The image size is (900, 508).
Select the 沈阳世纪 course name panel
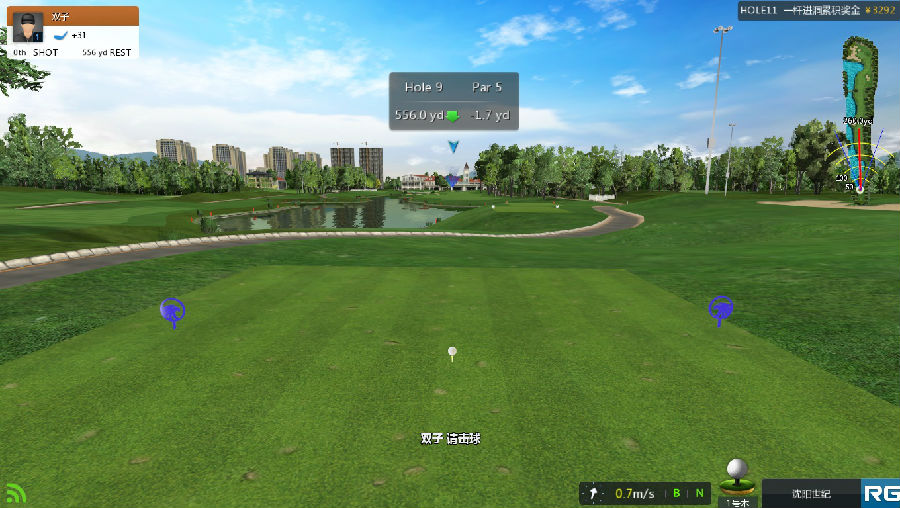pyautogui.click(x=811, y=493)
